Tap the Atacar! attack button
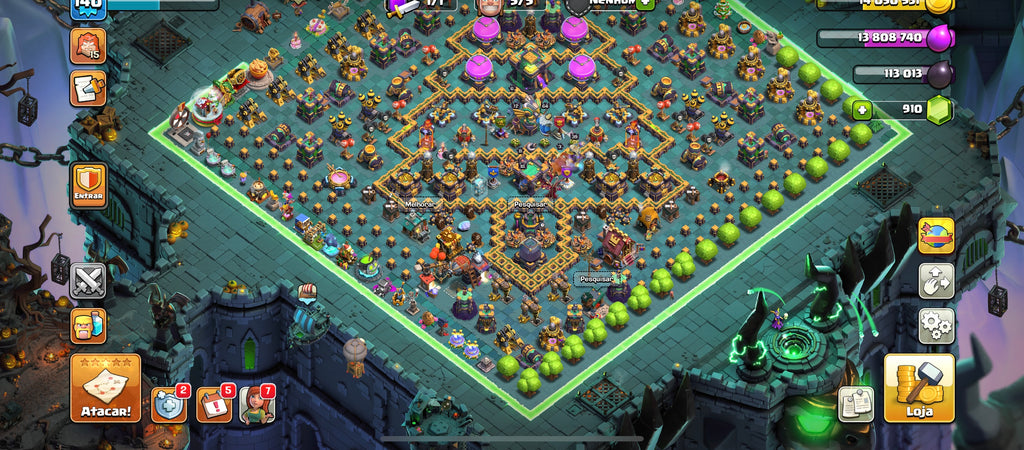The height and width of the screenshot is (450, 1024). click(104, 388)
